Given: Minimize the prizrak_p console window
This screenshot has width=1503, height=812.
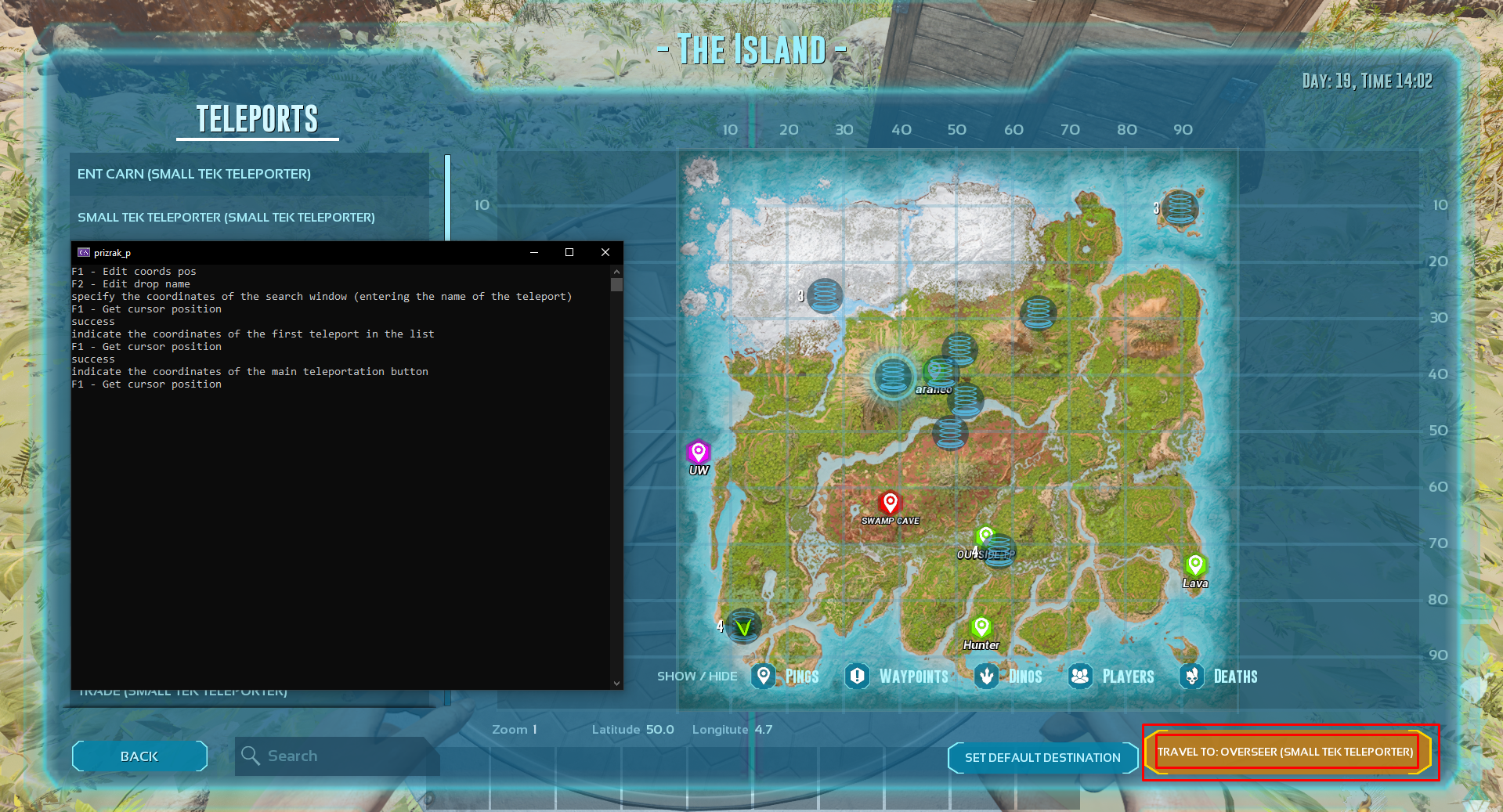Looking at the screenshot, I should pyautogui.click(x=534, y=252).
